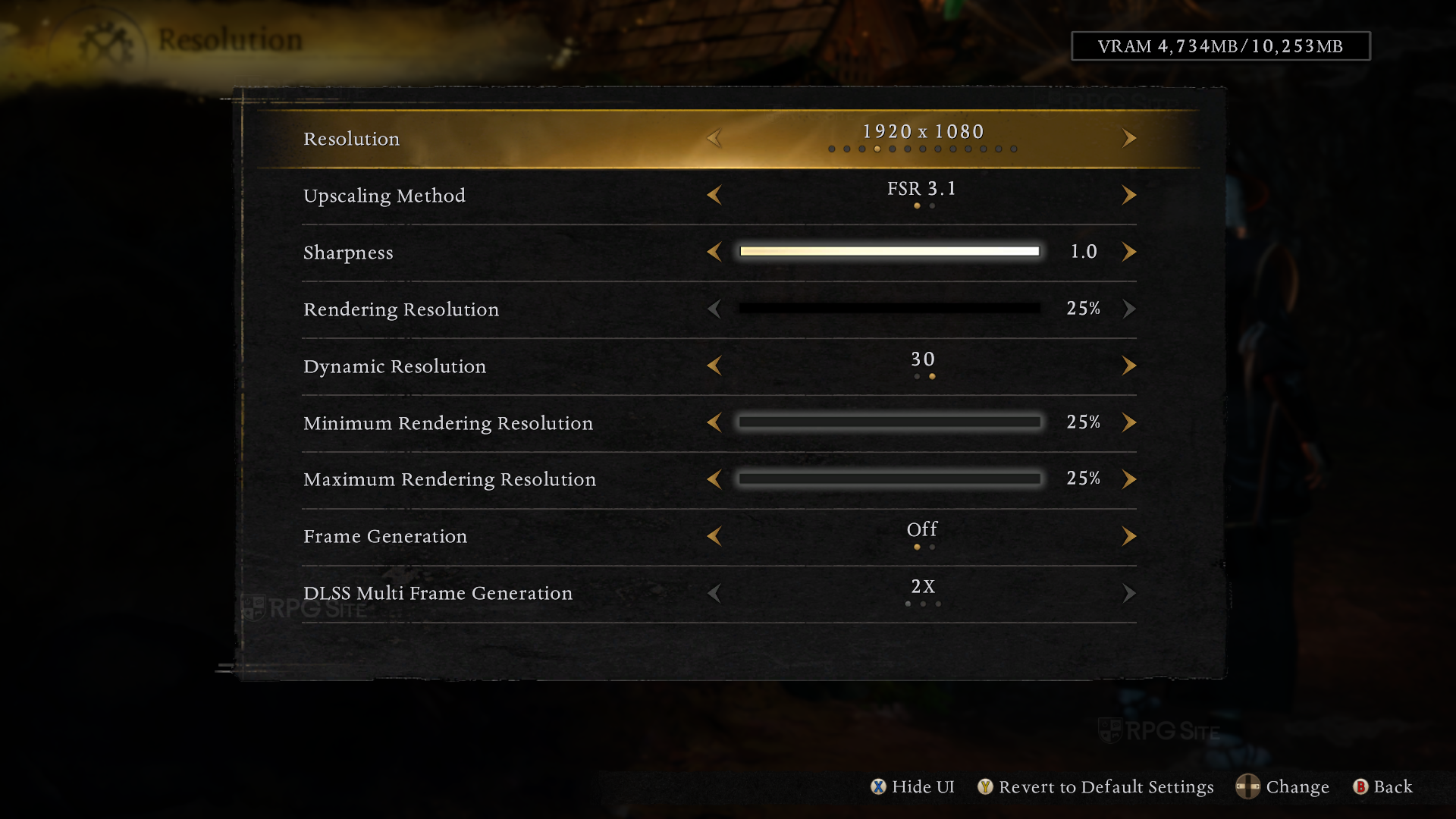Set the Maximum Rendering Resolution slider
The height and width of the screenshot is (819, 1456).
[890, 479]
